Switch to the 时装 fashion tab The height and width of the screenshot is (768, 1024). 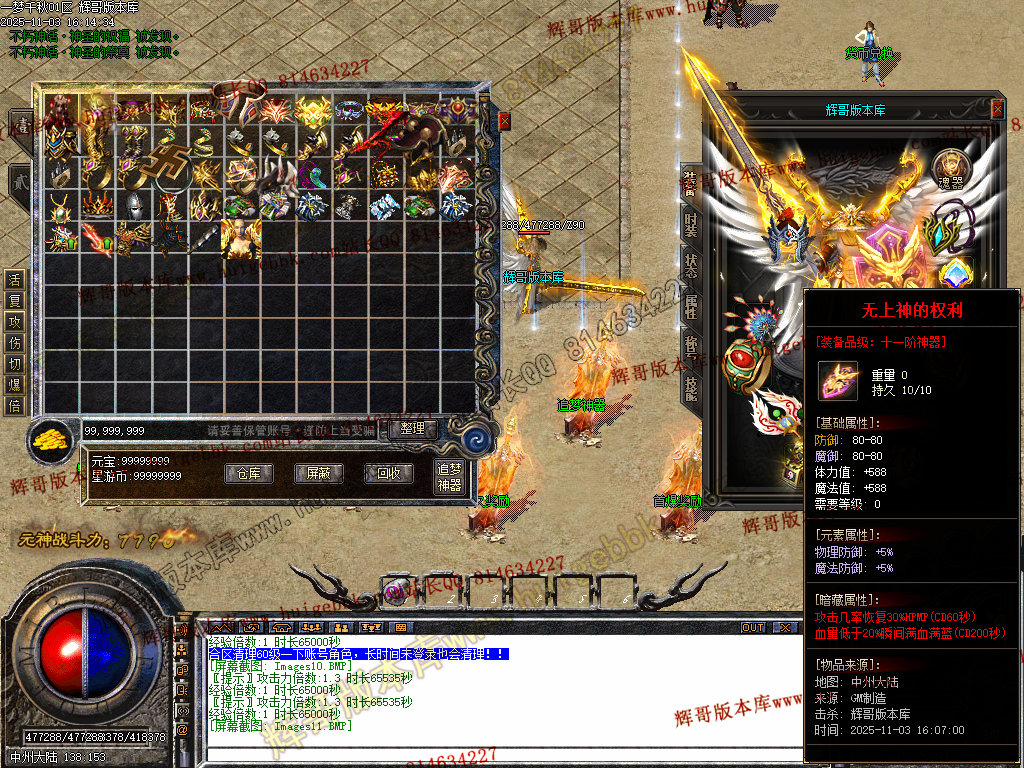coord(691,223)
